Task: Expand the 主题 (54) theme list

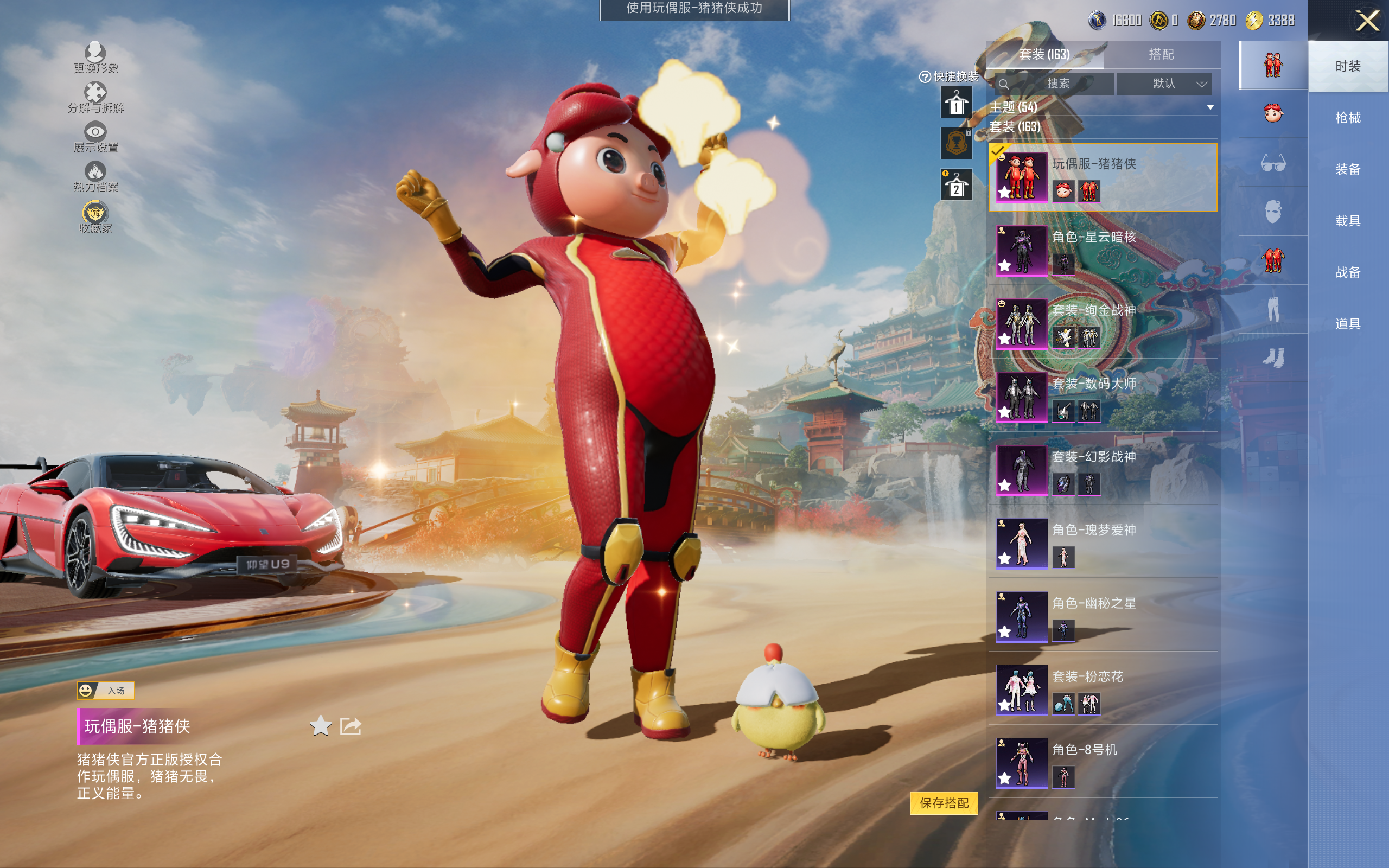Action: pyautogui.click(x=1101, y=107)
